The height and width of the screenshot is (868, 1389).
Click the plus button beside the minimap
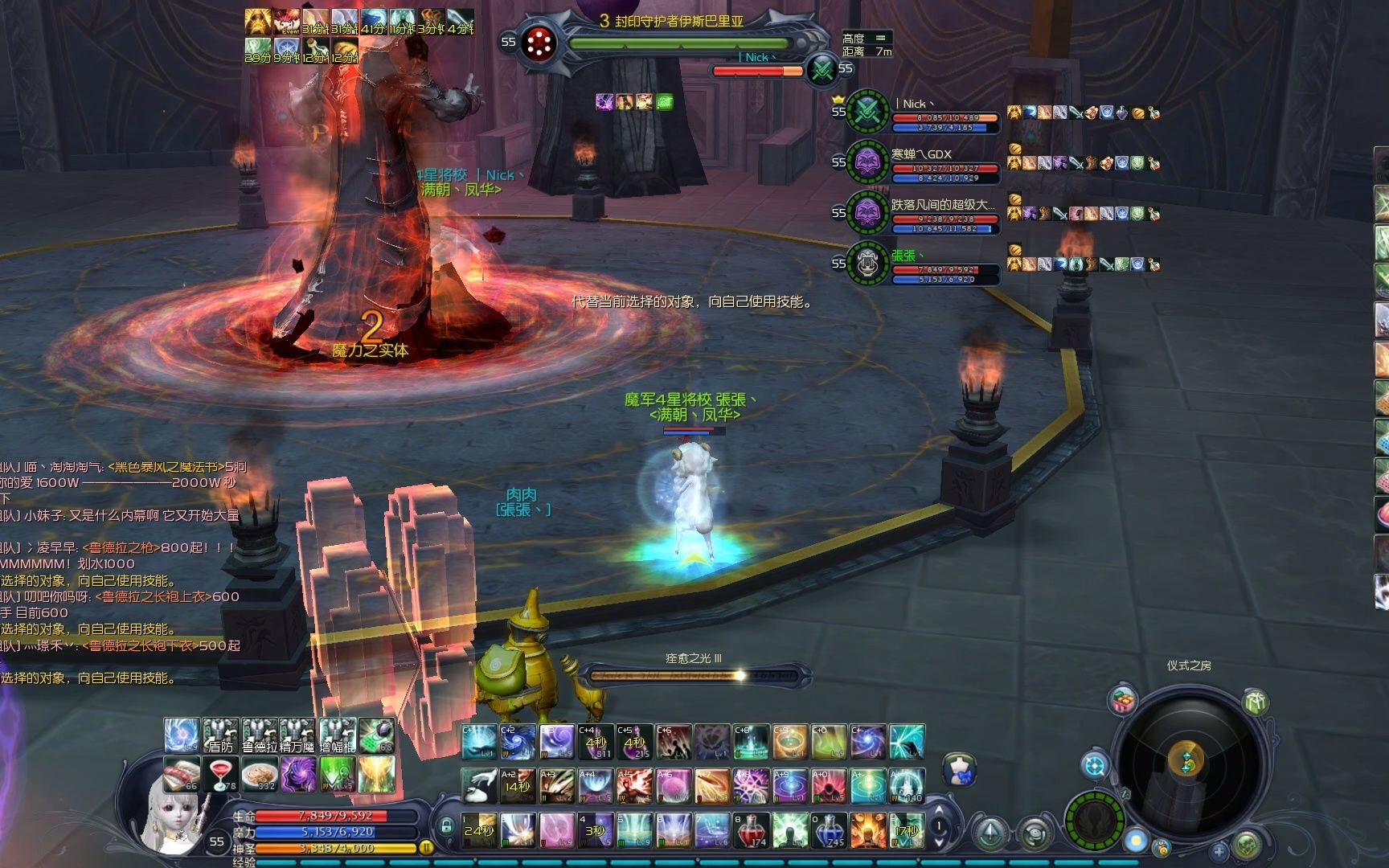[x=1219, y=852]
